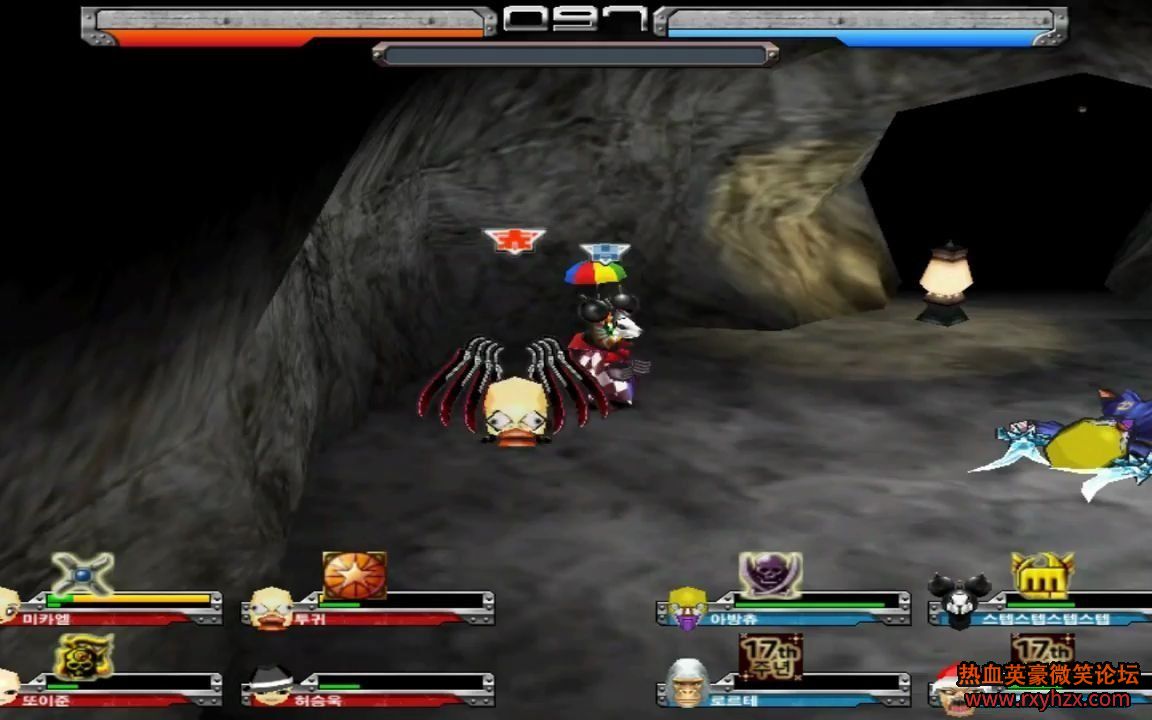1152x720 pixels.
Task: Click the orange star shield emblem
Action: [x=354, y=575]
